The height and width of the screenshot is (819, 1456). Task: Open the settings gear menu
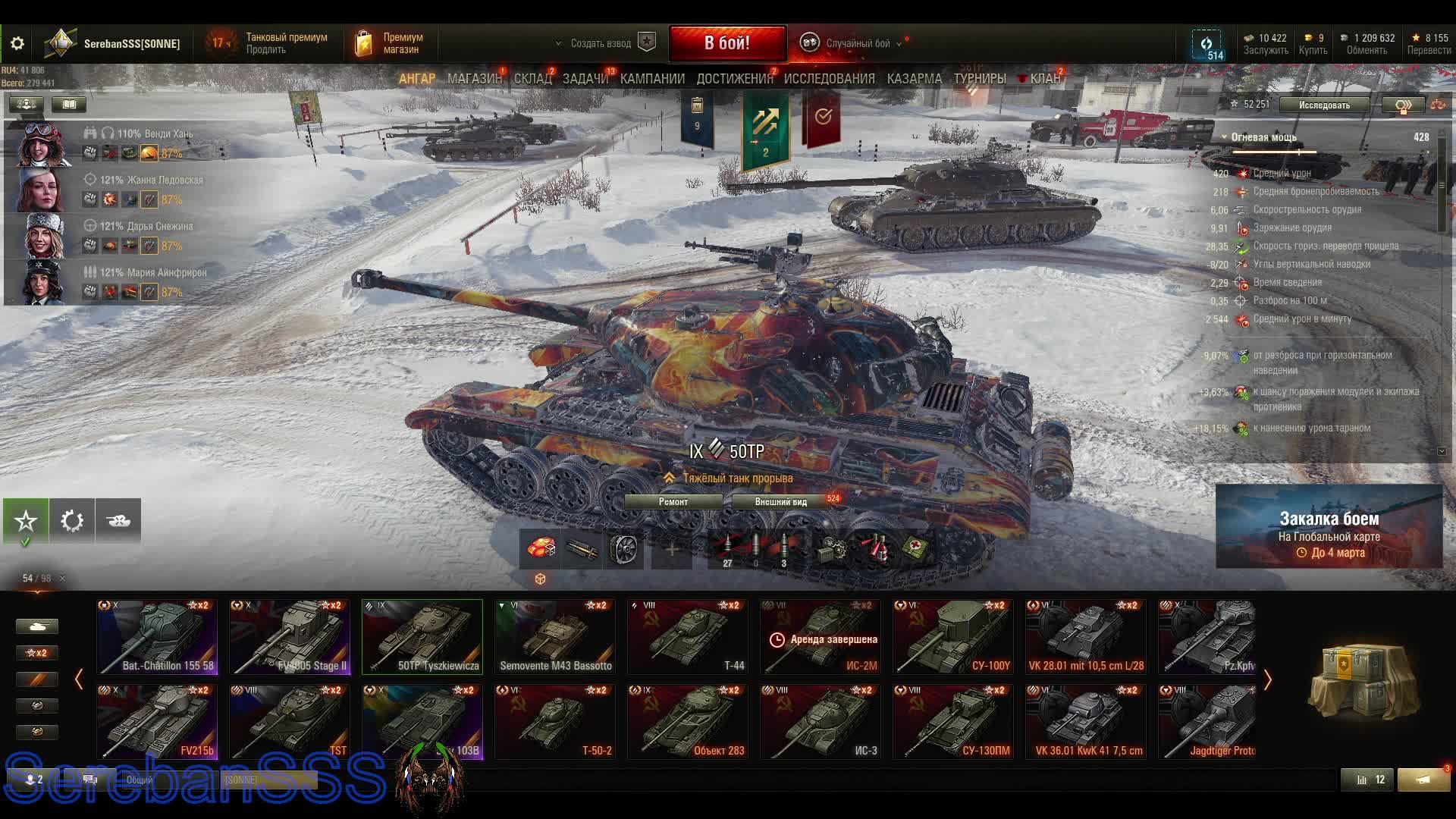pyautogui.click(x=17, y=43)
